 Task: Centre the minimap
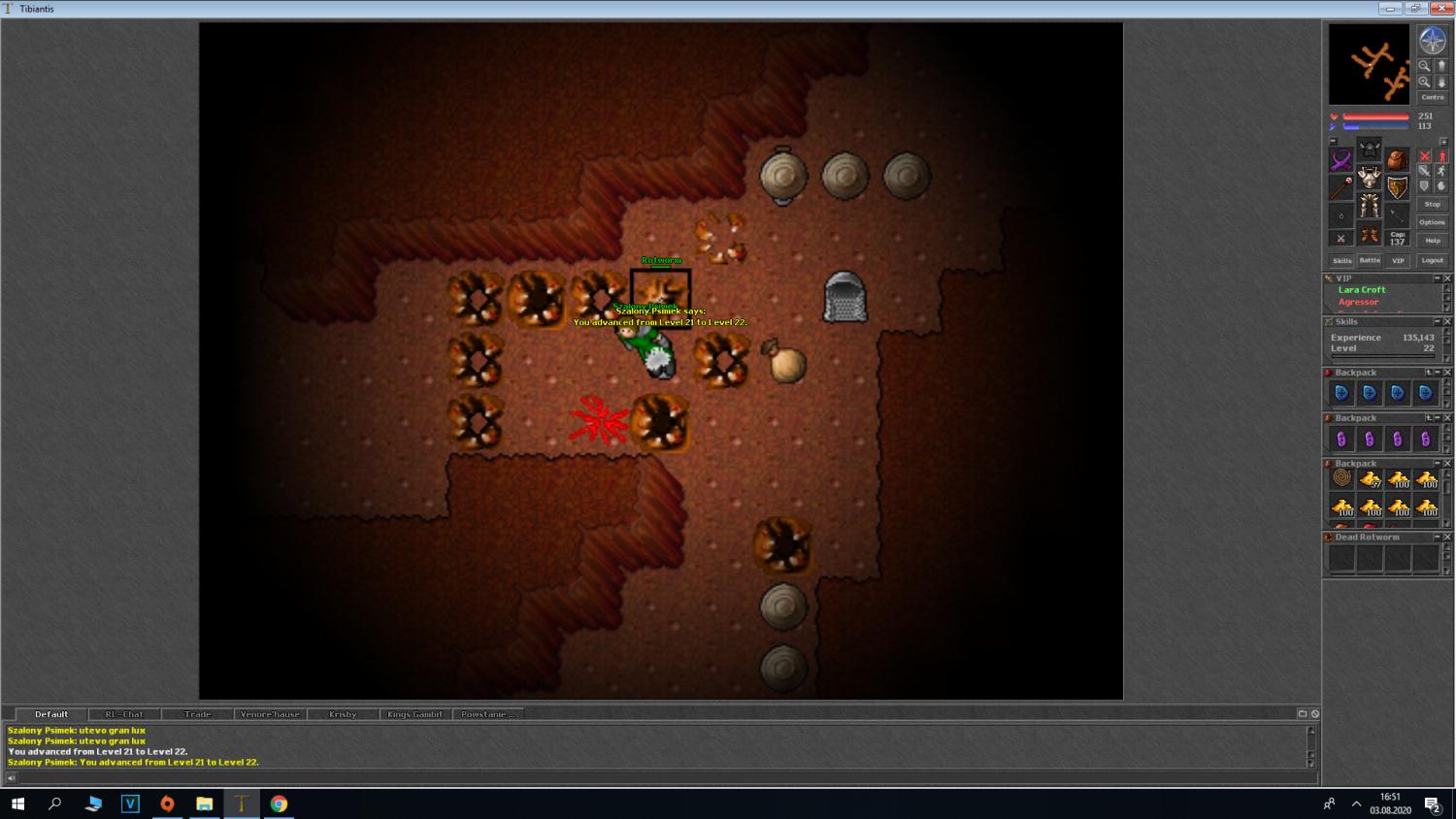coord(1433,97)
